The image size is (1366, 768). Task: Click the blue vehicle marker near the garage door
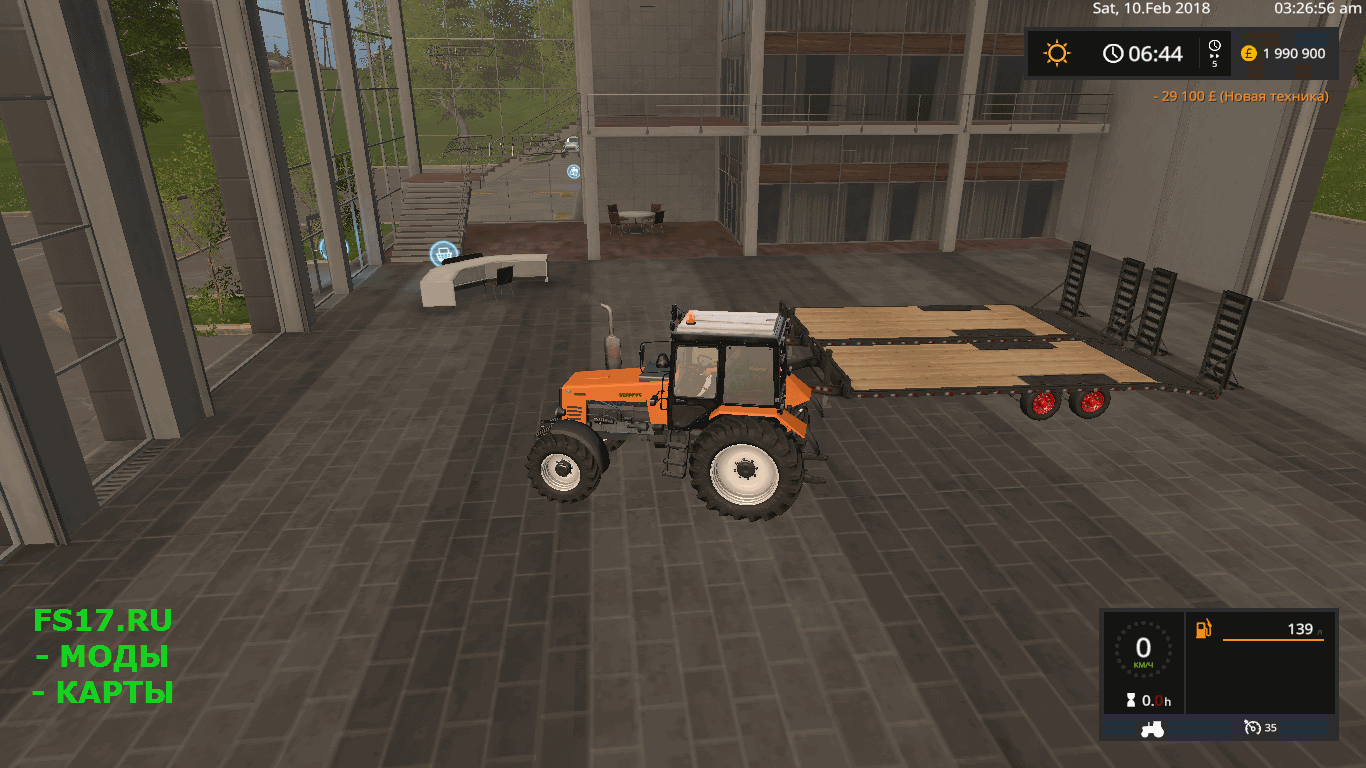[574, 172]
